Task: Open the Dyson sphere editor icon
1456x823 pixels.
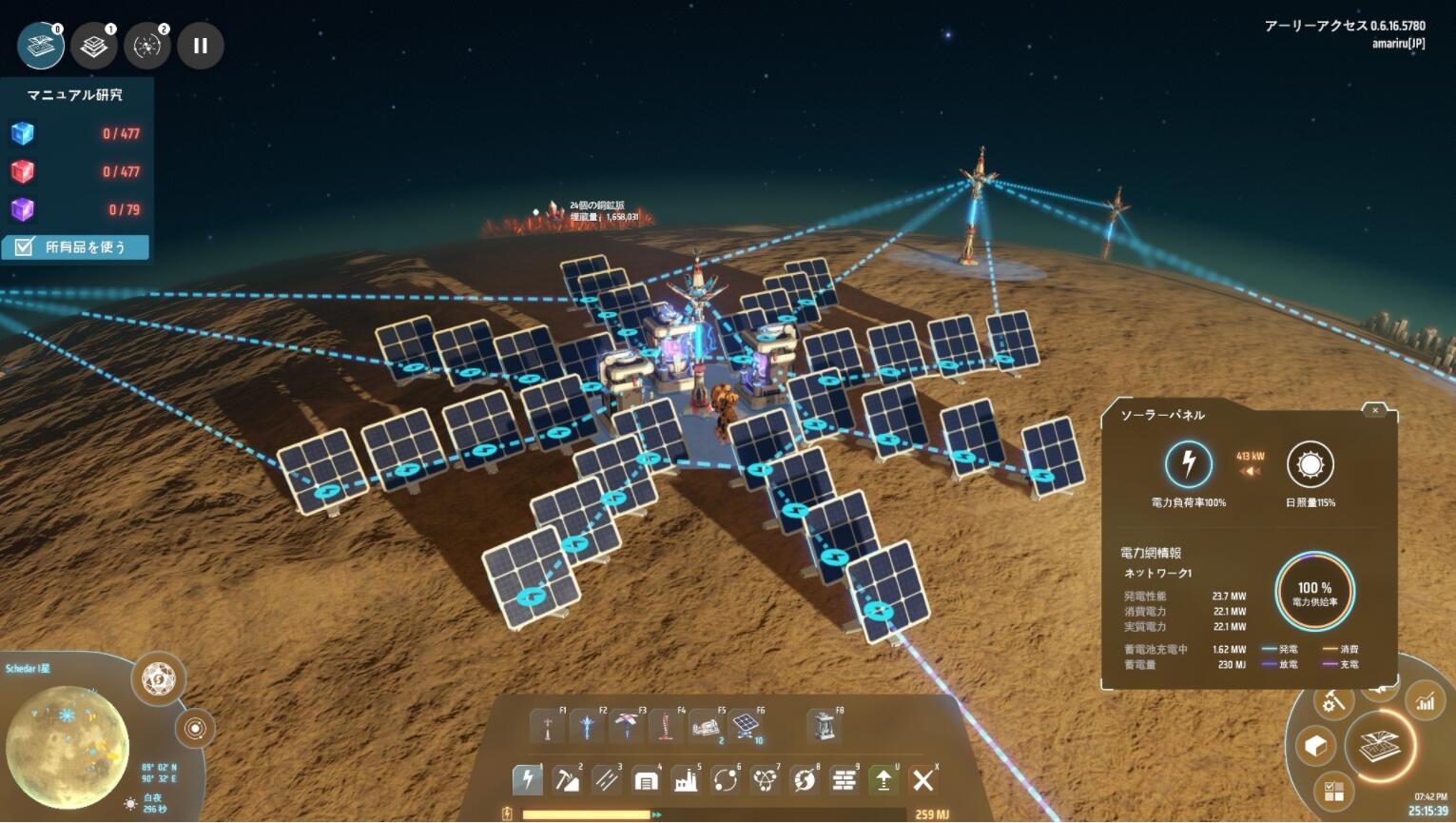Action: point(158,679)
